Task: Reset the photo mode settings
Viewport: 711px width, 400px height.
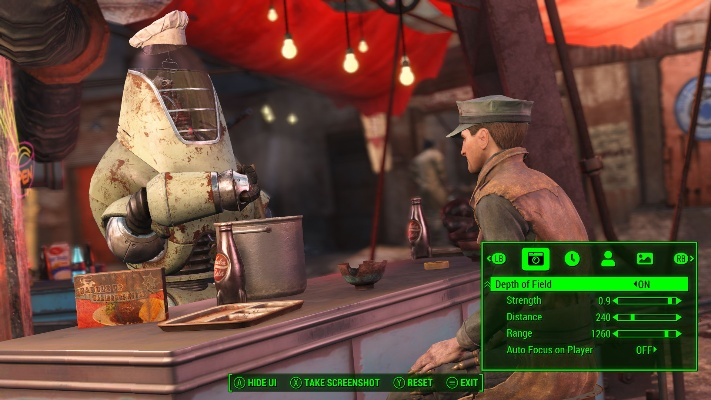Action: point(413,382)
